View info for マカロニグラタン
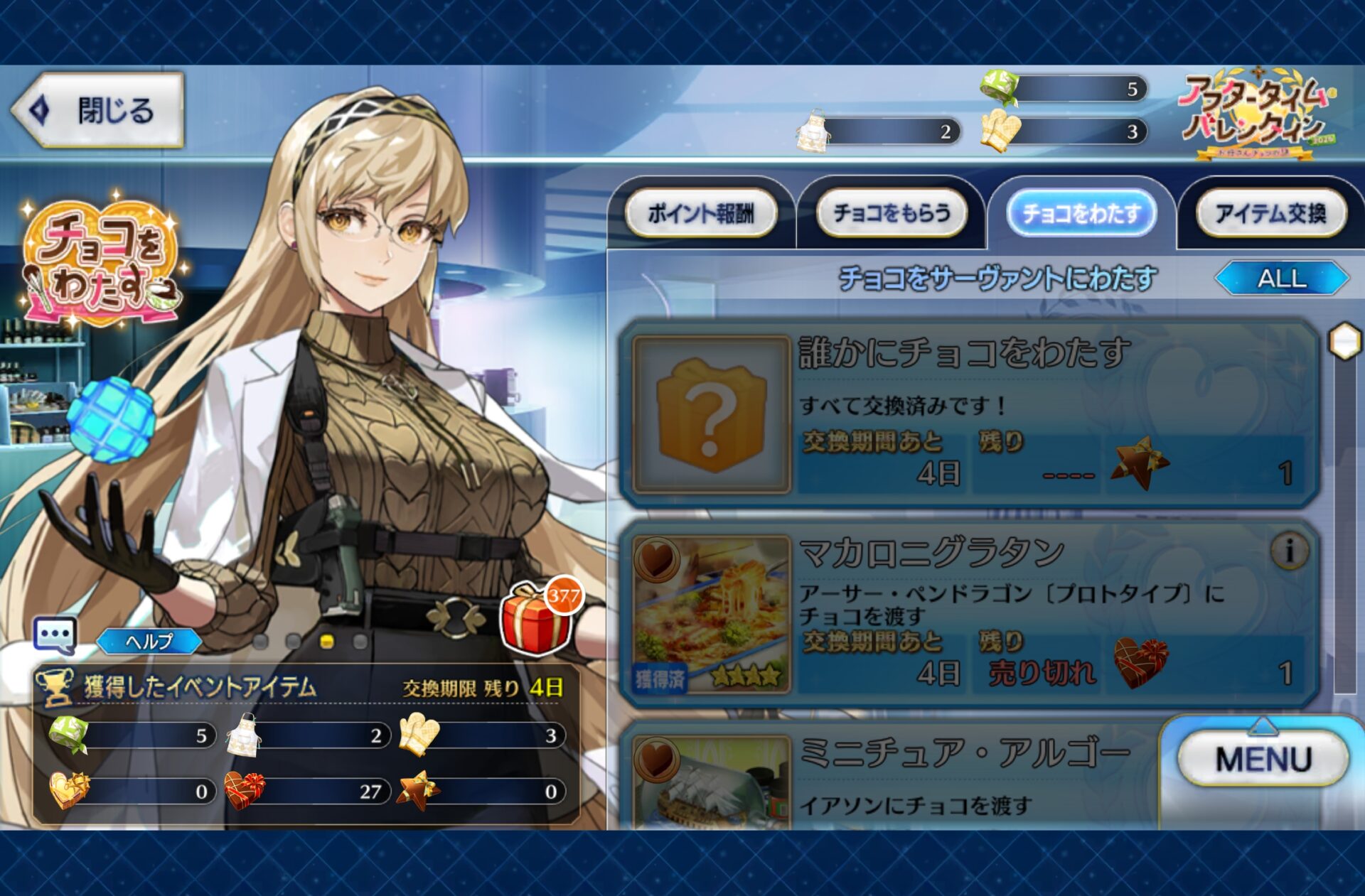Viewport: 1365px width, 896px height. 1289,550
